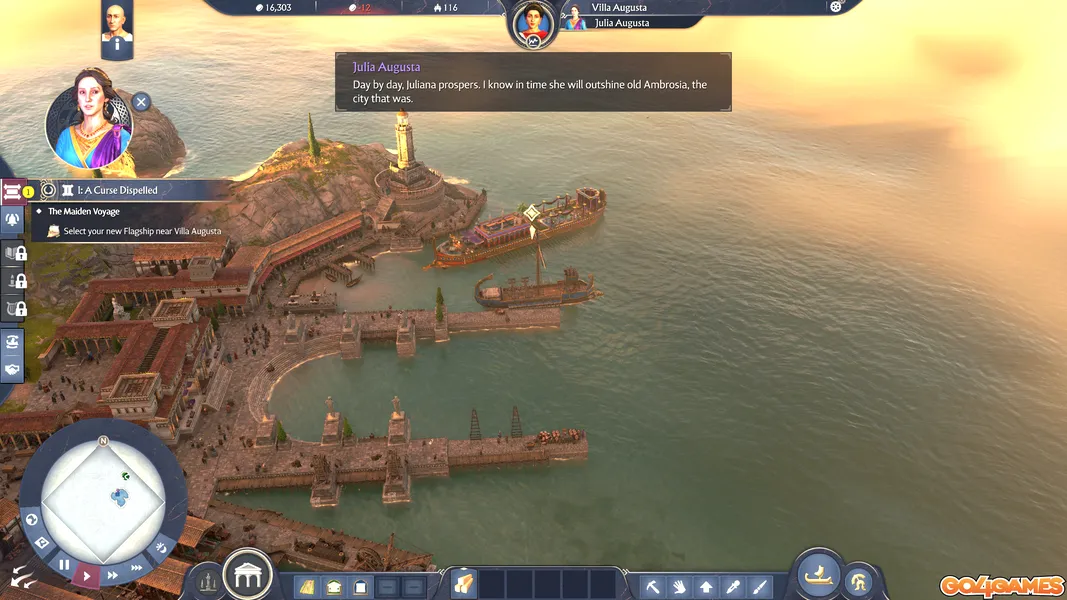
Task: Set game speed to fastest triple-arrow
Action: [137, 567]
